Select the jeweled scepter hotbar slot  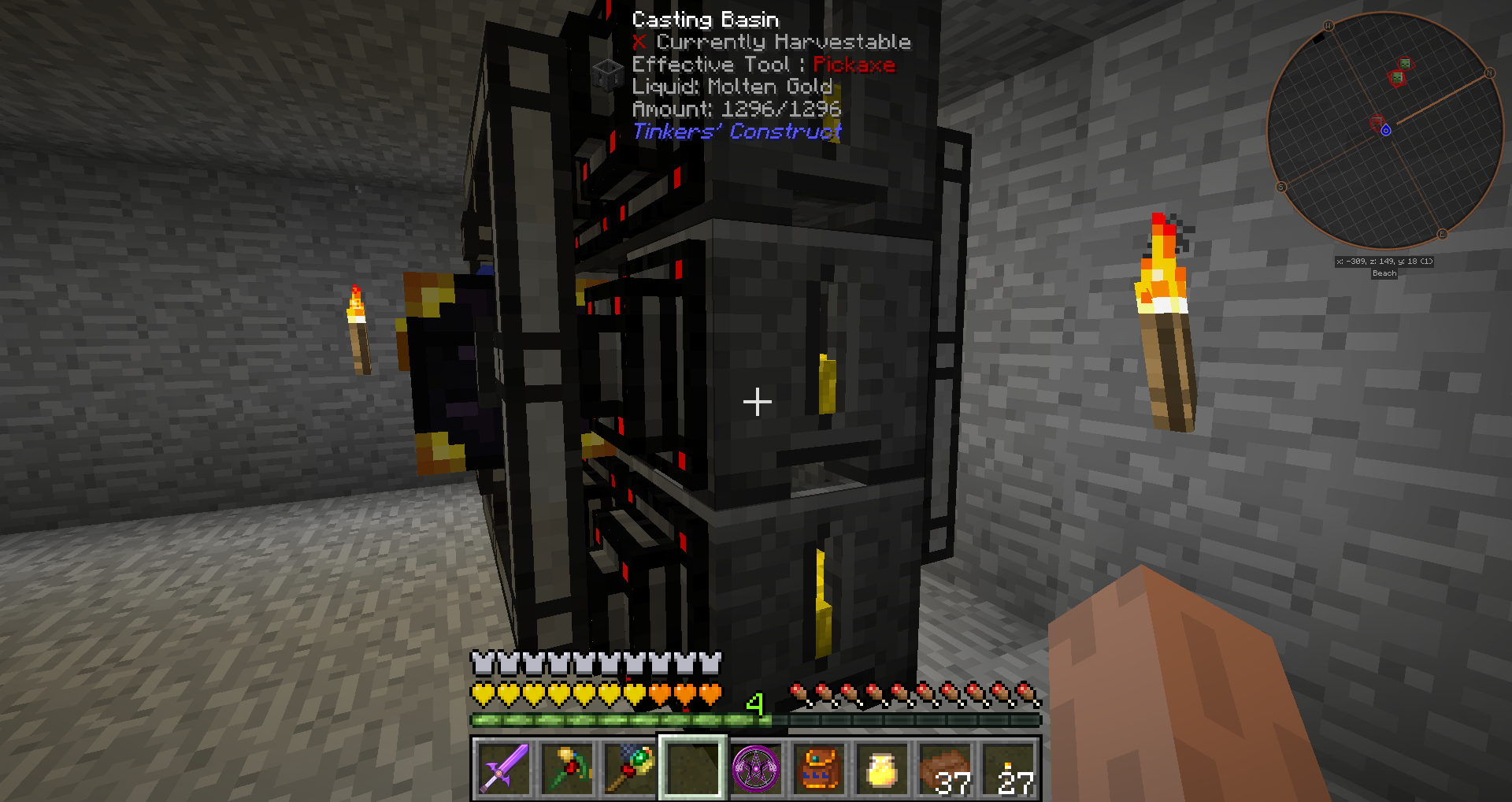(x=629, y=768)
